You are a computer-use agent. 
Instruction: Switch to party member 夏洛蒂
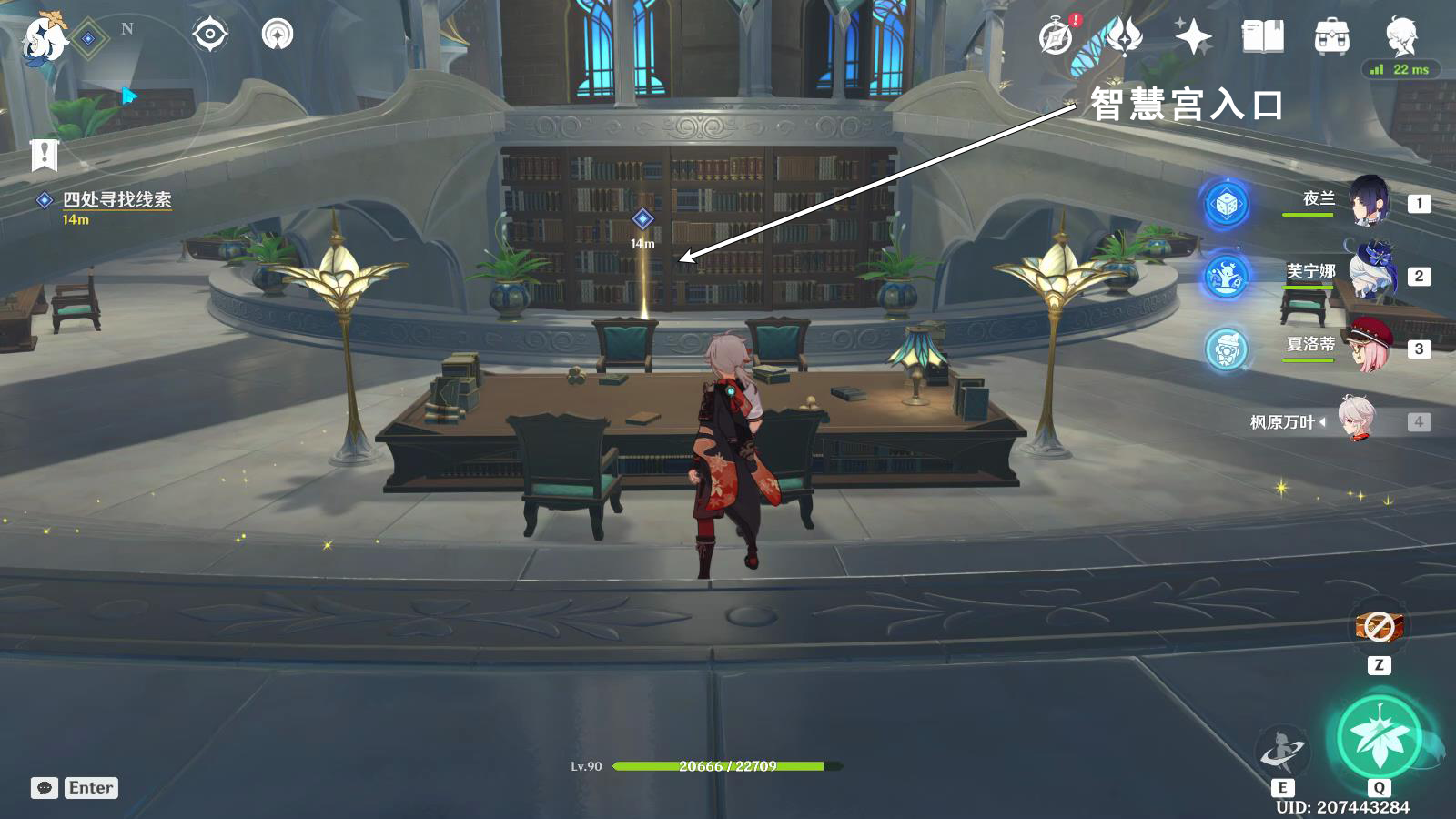coord(1367,348)
